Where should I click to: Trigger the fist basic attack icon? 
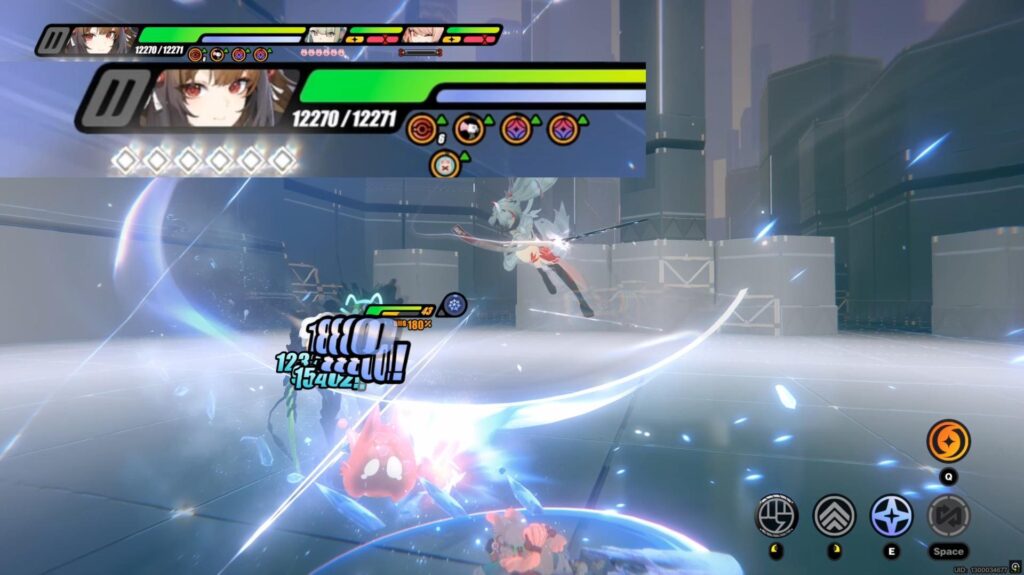click(776, 515)
